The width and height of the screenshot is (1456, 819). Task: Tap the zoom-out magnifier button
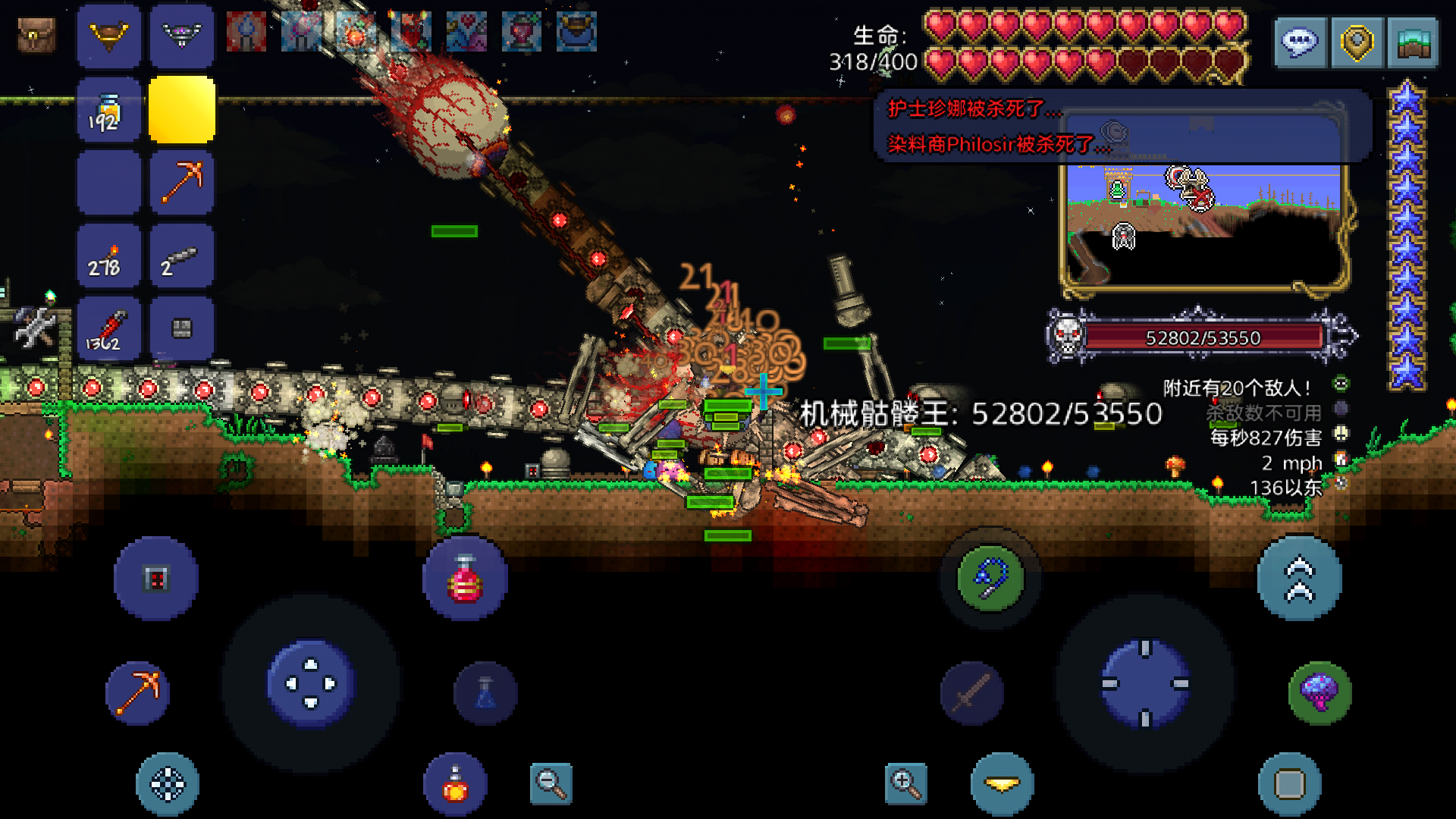tap(551, 783)
